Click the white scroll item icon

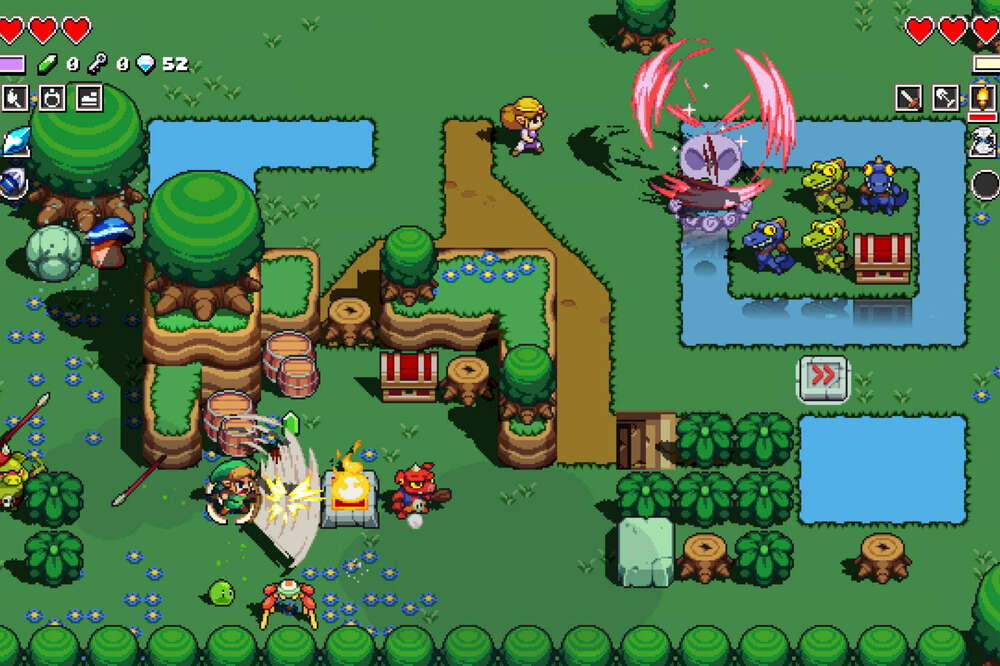[x=984, y=143]
